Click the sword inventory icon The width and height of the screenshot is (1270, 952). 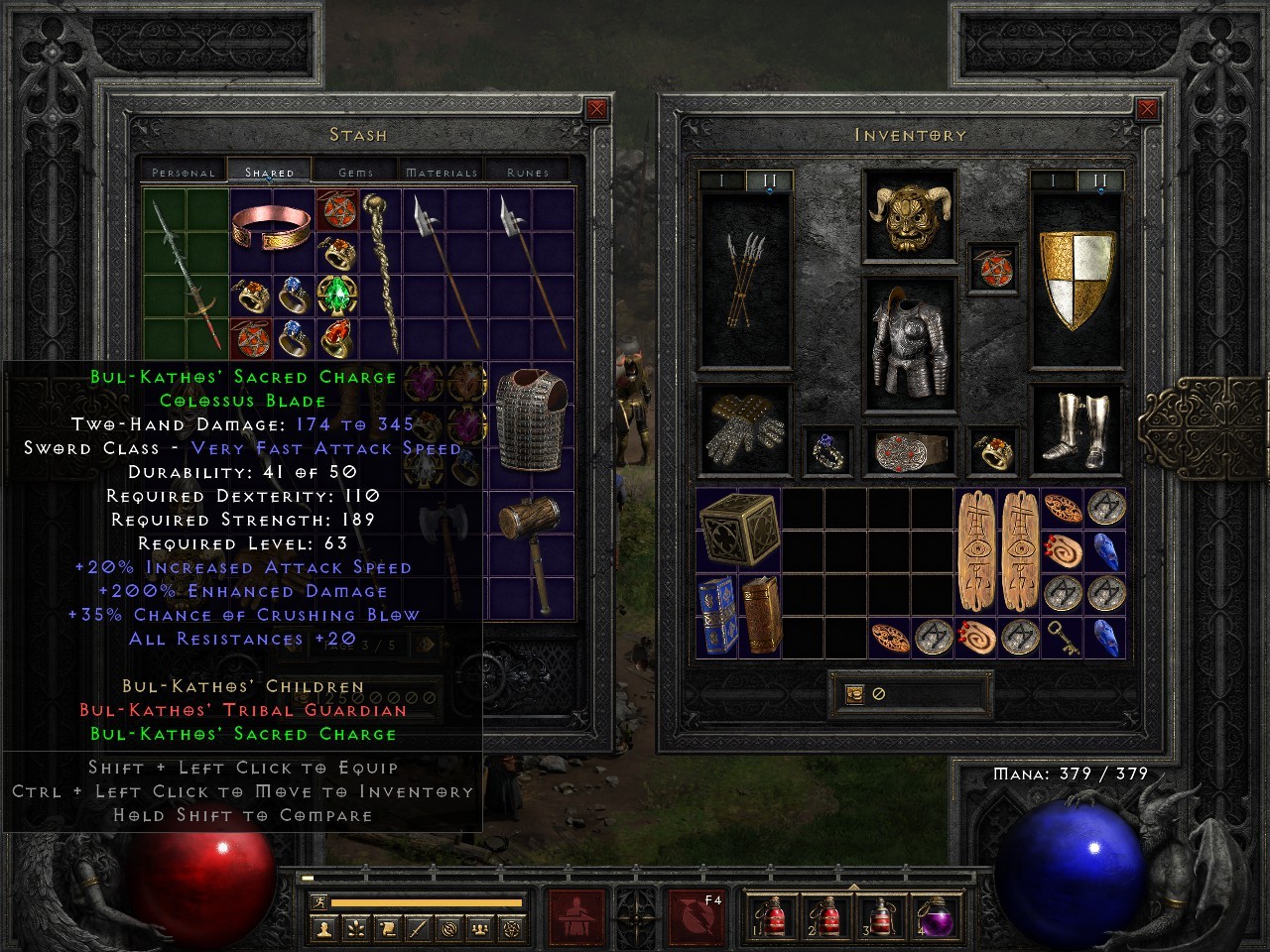pyautogui.click(x=418, y=927)
